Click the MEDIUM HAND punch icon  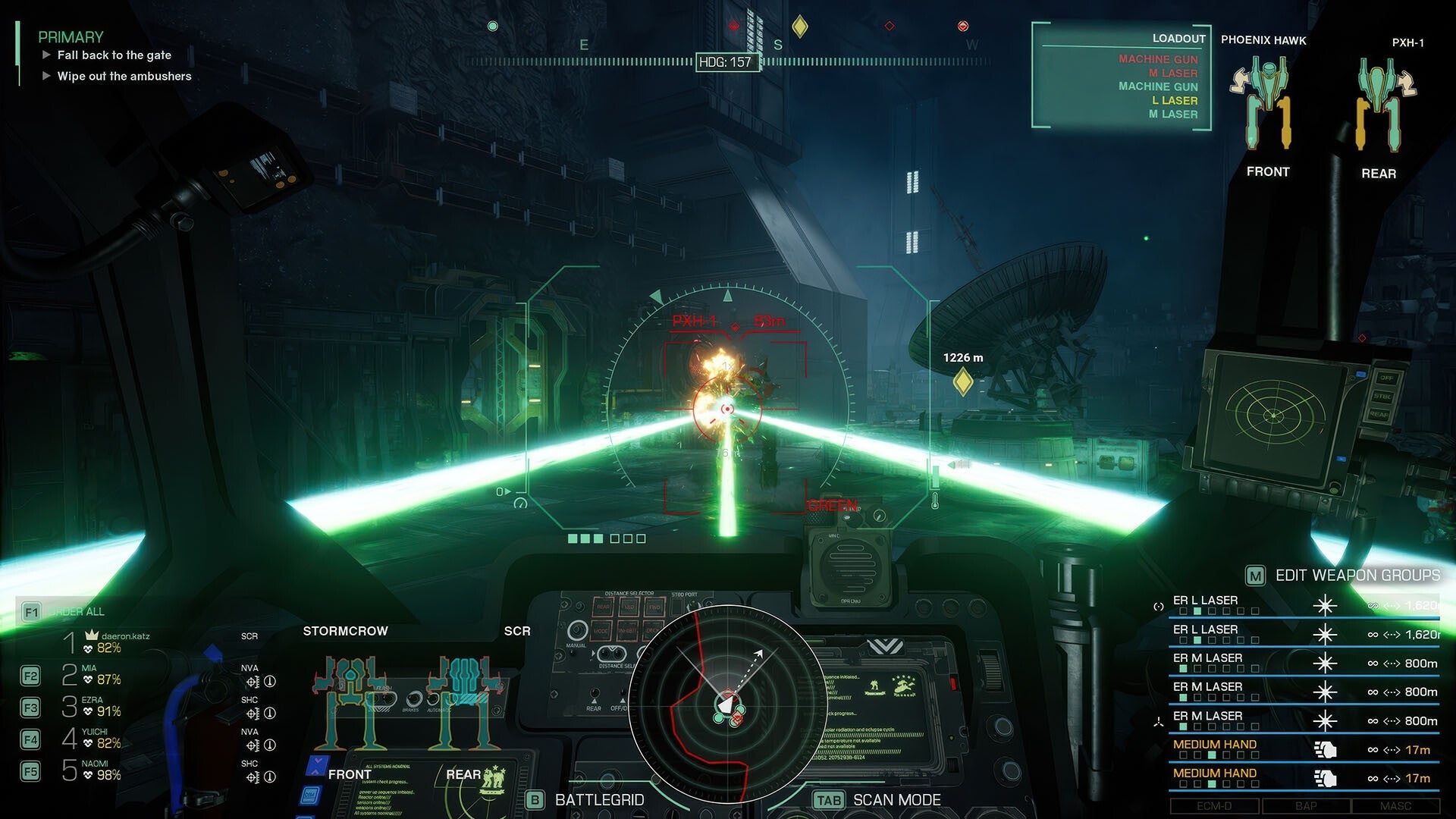[x=1326, y=749]
